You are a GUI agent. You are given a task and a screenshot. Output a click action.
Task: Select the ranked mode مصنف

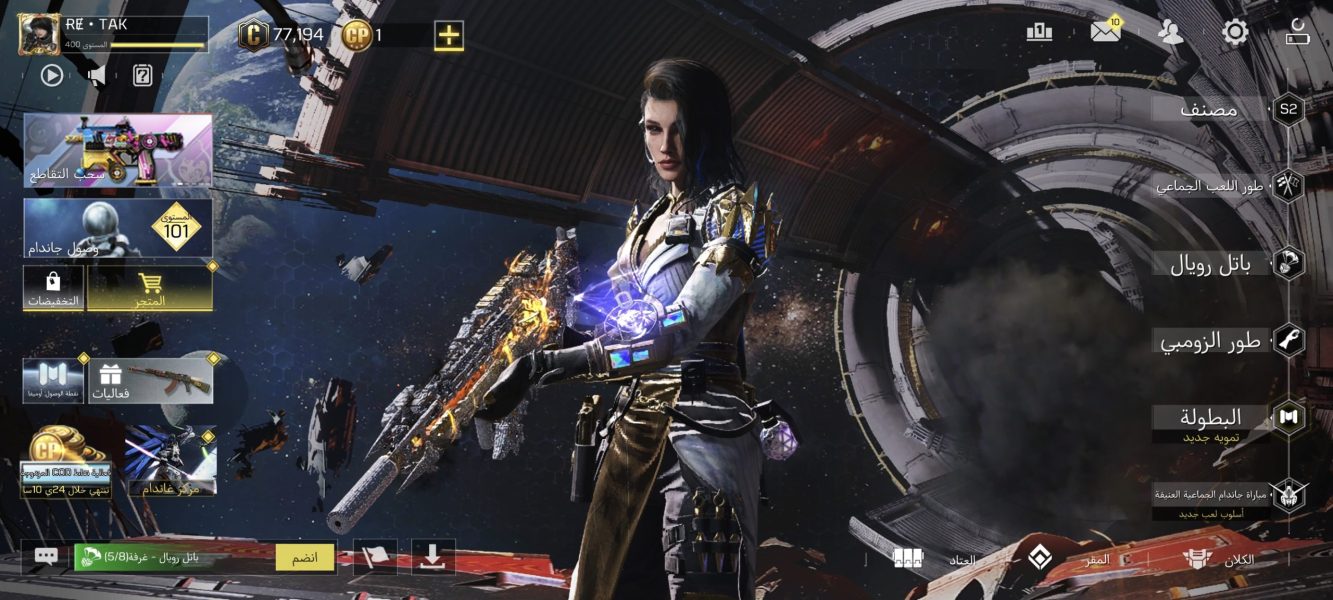click(1210, 110)
